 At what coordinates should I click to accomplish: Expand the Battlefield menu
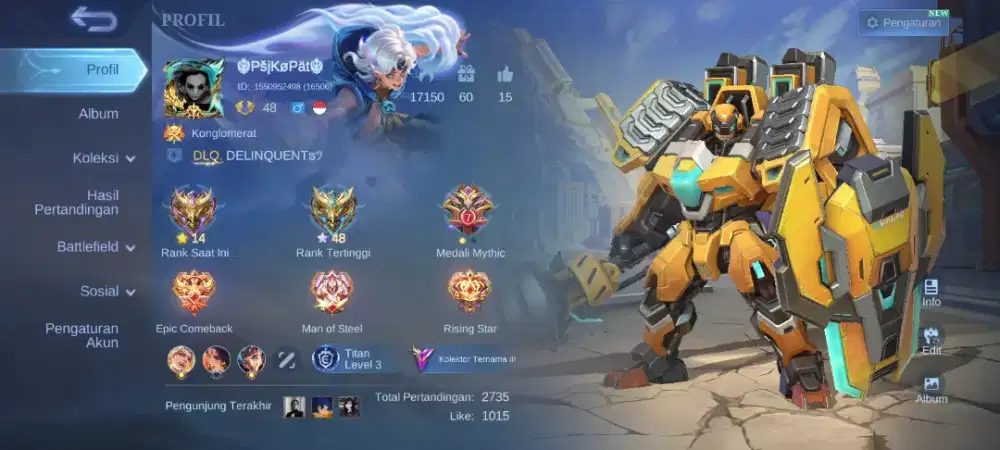point(96,246)
